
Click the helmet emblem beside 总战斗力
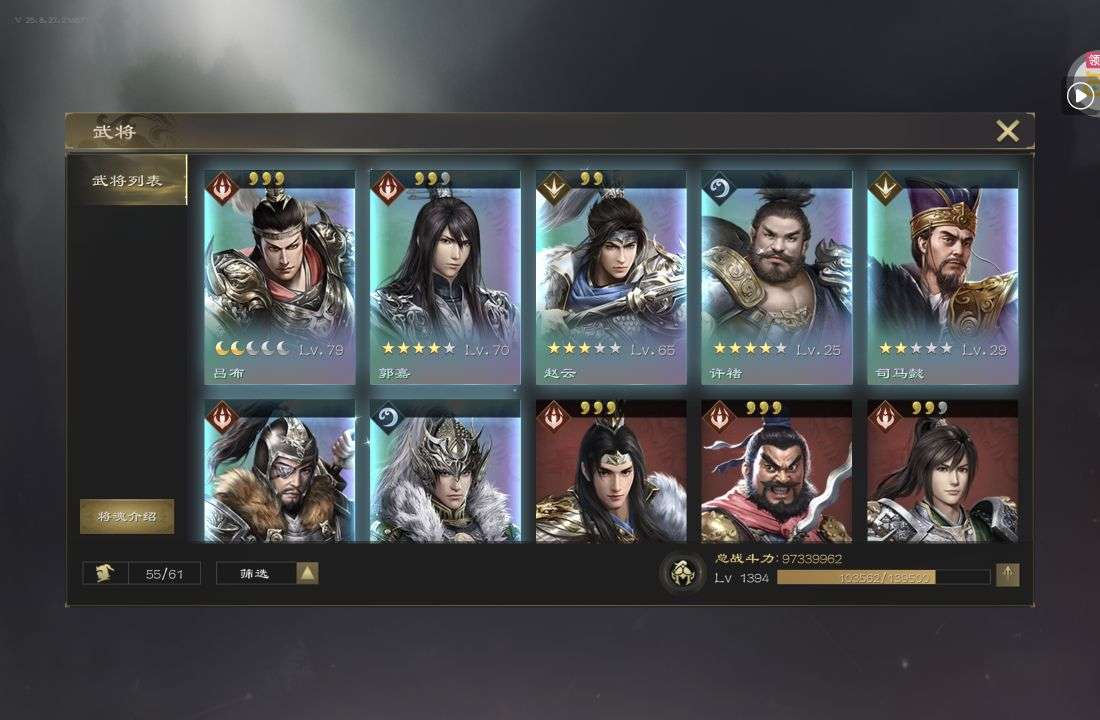click(x=683, y=574)
